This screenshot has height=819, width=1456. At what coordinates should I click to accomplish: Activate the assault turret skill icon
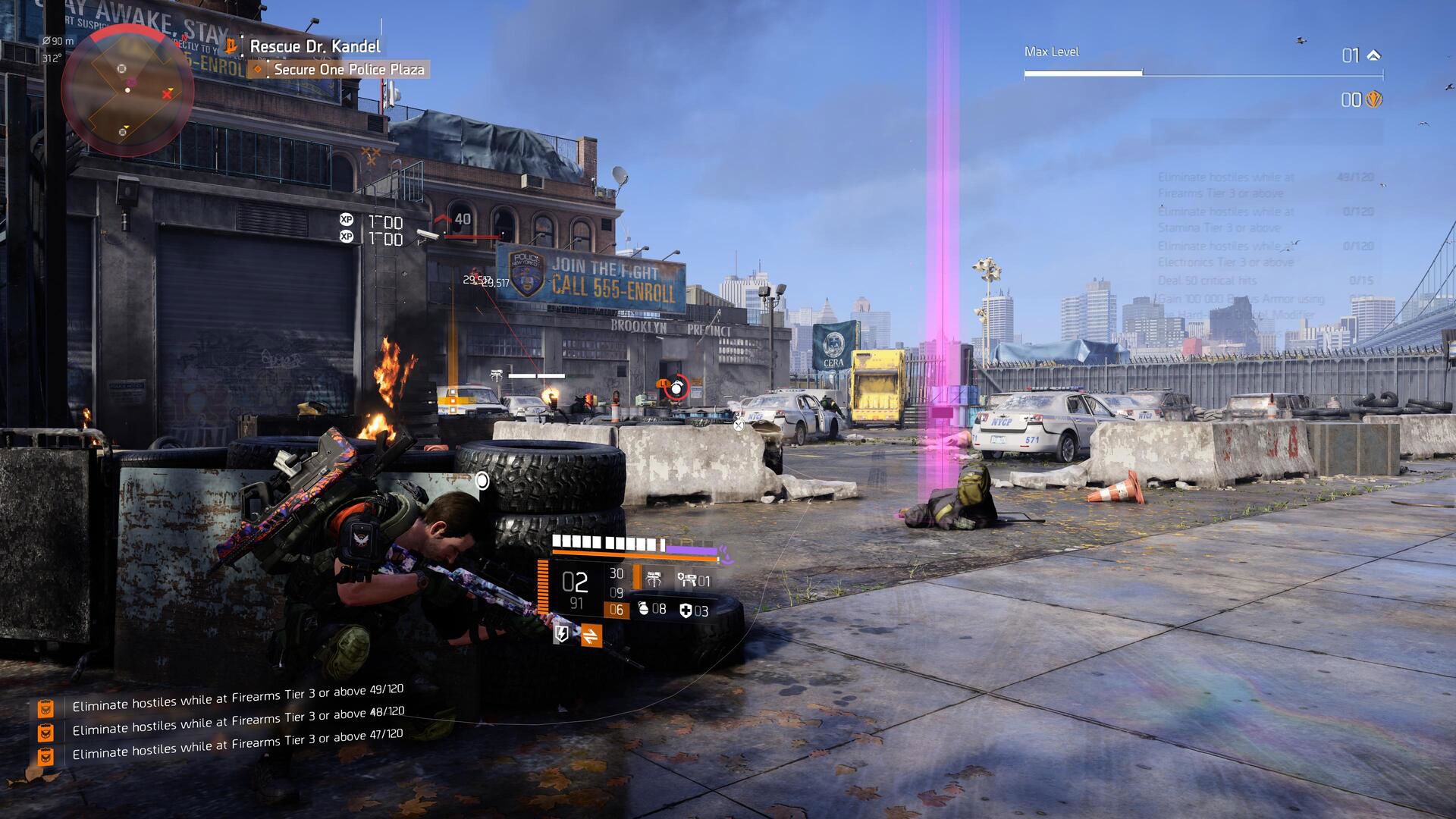coord(654,580)
